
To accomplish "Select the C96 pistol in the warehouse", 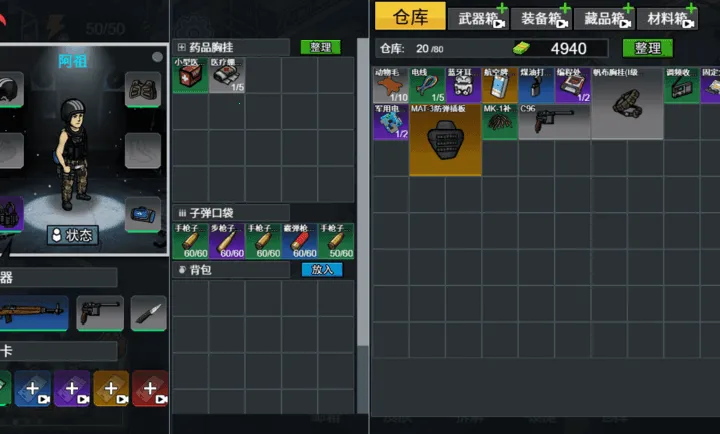I will (553, 120).
